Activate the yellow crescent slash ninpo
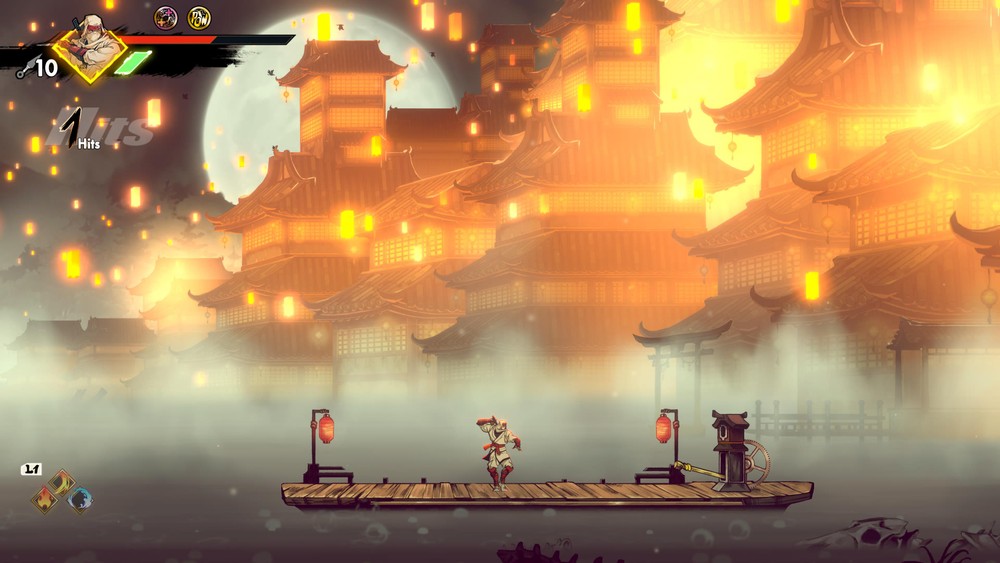1000x563 pixels. (62, 483)
